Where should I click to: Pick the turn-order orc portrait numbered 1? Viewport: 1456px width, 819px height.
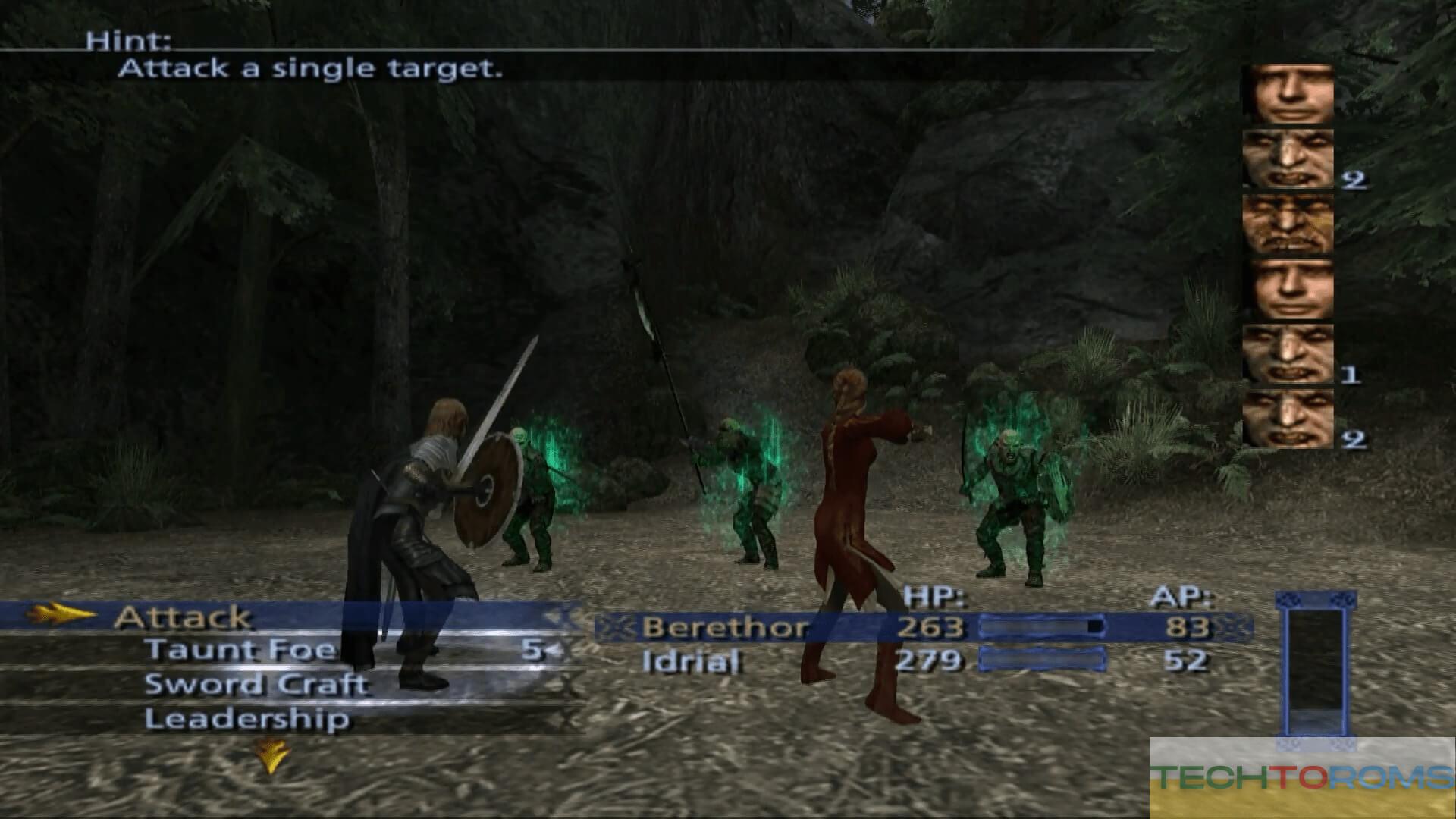point(1288,353)
